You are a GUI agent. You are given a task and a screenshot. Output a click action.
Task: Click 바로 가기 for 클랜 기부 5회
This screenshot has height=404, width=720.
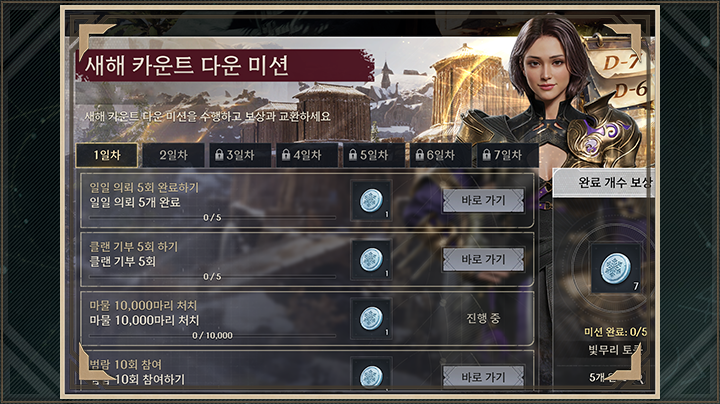pyautogui.click(x=483, y=259)
